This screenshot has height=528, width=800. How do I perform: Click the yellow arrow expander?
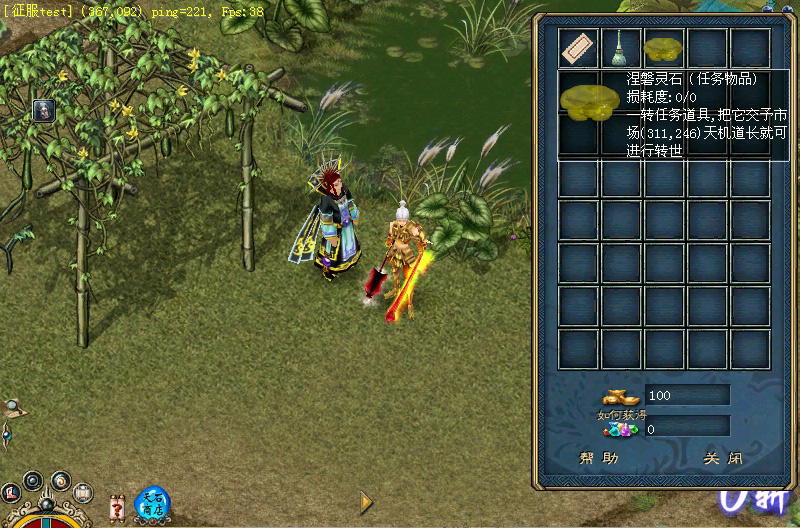[367, 501]
